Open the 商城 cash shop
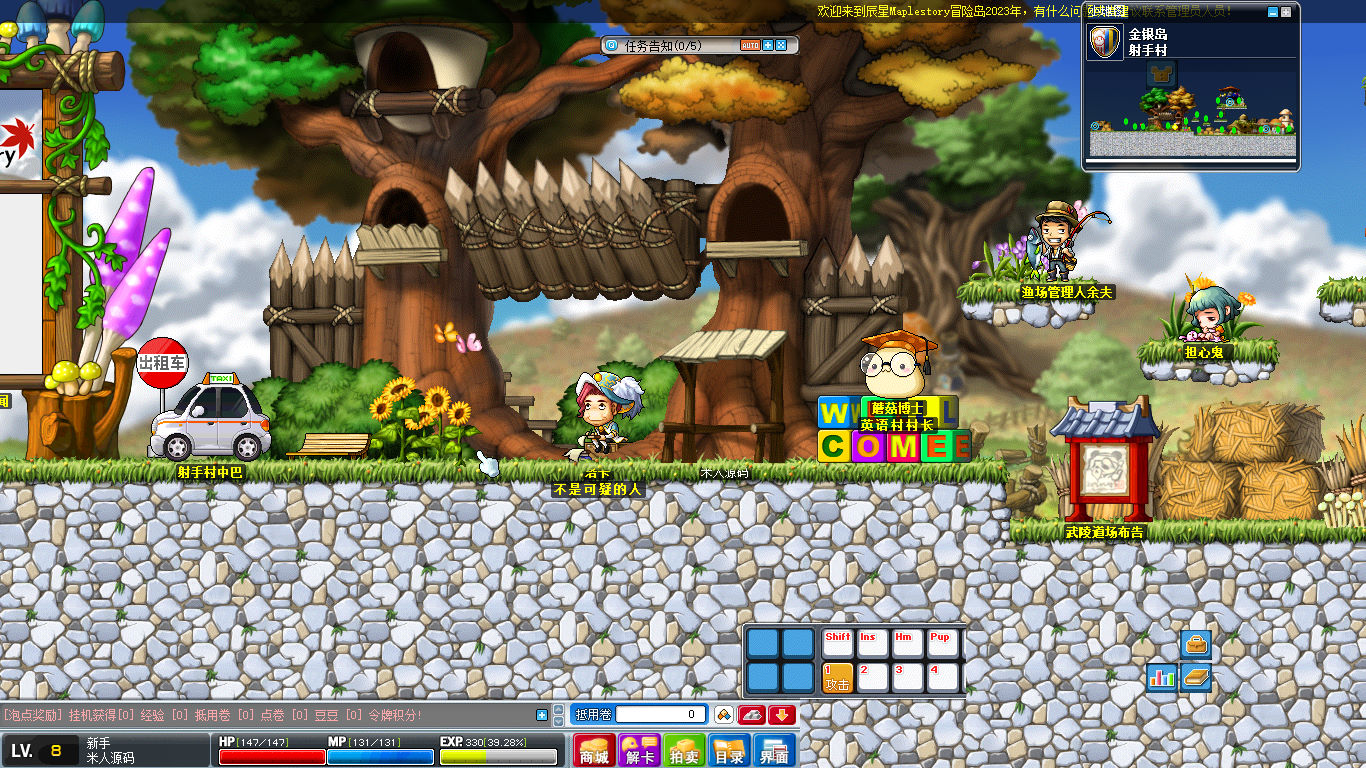The image size is (1366, 768). (x=594, y=751)
